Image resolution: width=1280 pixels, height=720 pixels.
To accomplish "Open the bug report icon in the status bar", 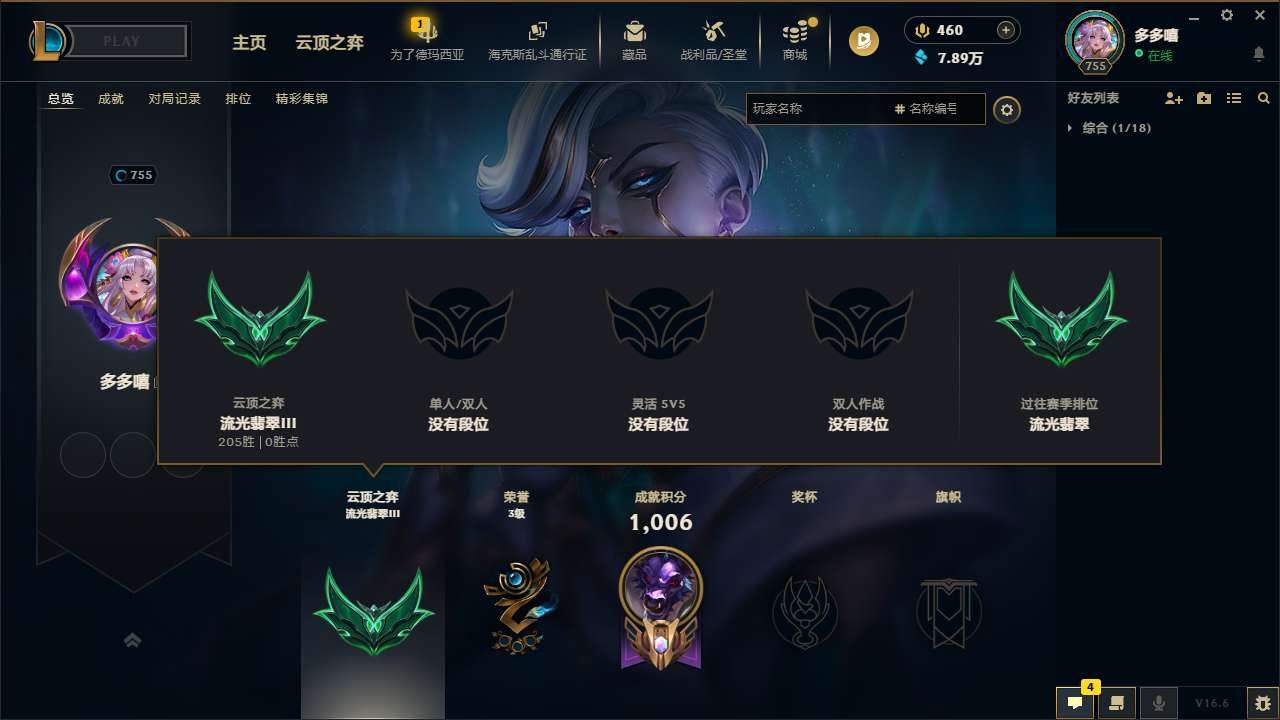I will click(x=1256, y=702).
